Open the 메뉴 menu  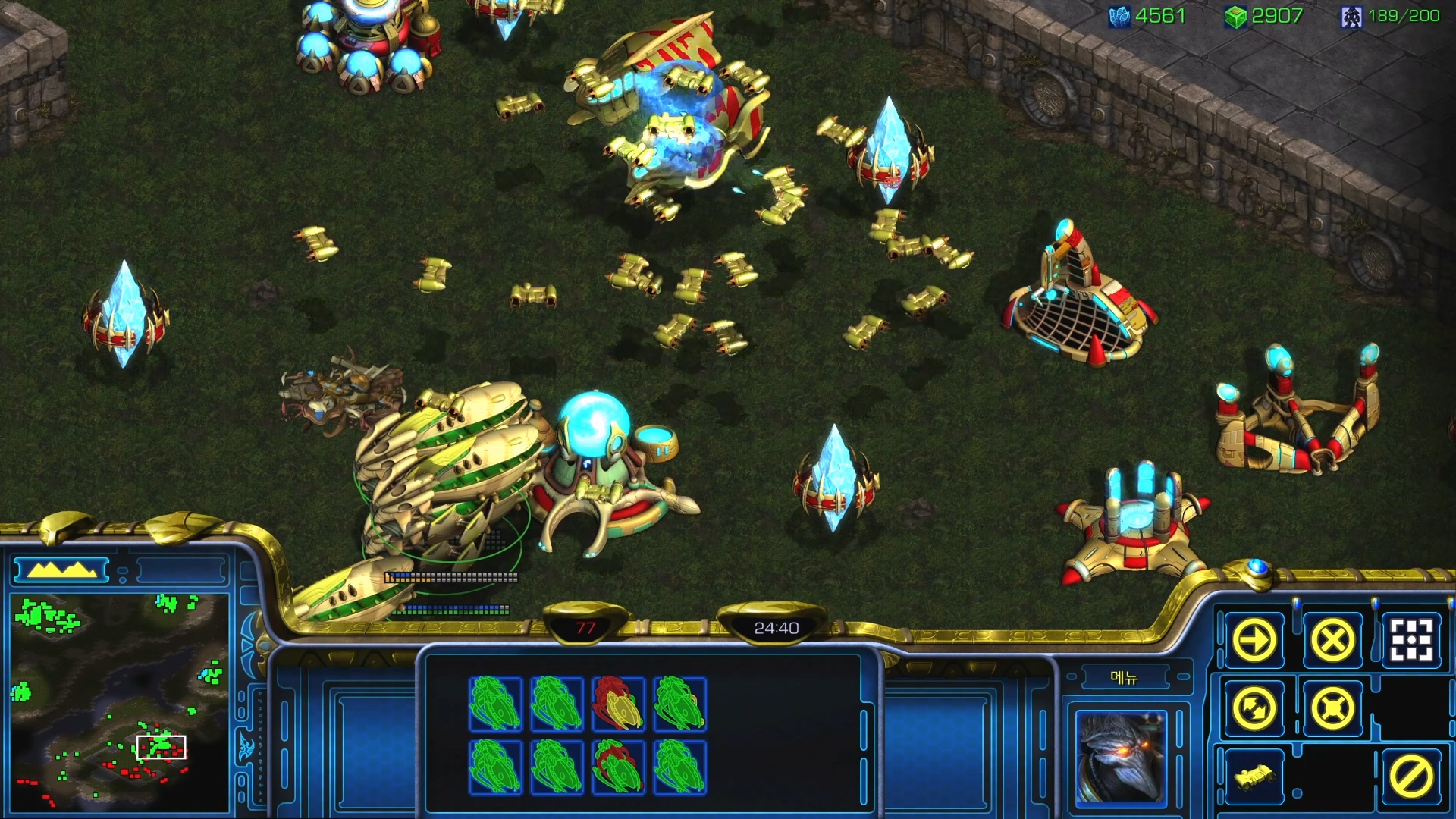tap(1123, 677)
